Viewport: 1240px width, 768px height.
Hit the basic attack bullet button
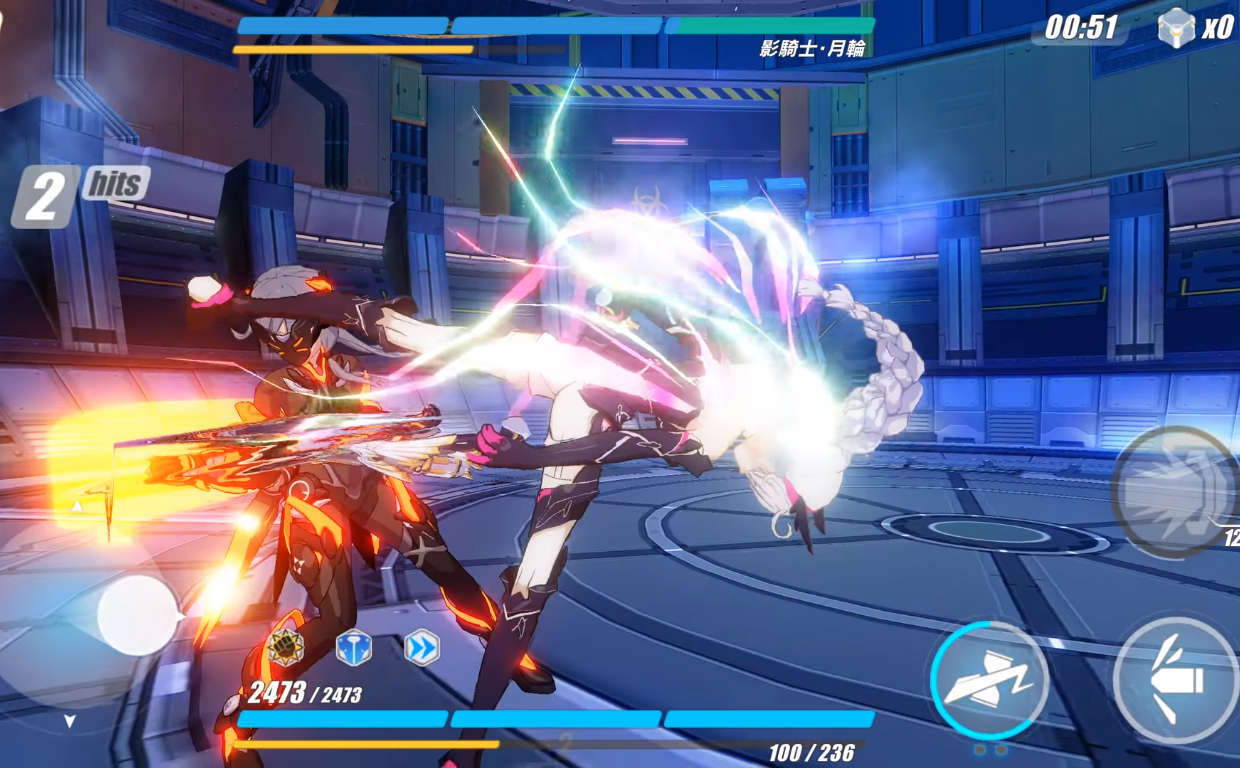click(x=1177, y=682)
